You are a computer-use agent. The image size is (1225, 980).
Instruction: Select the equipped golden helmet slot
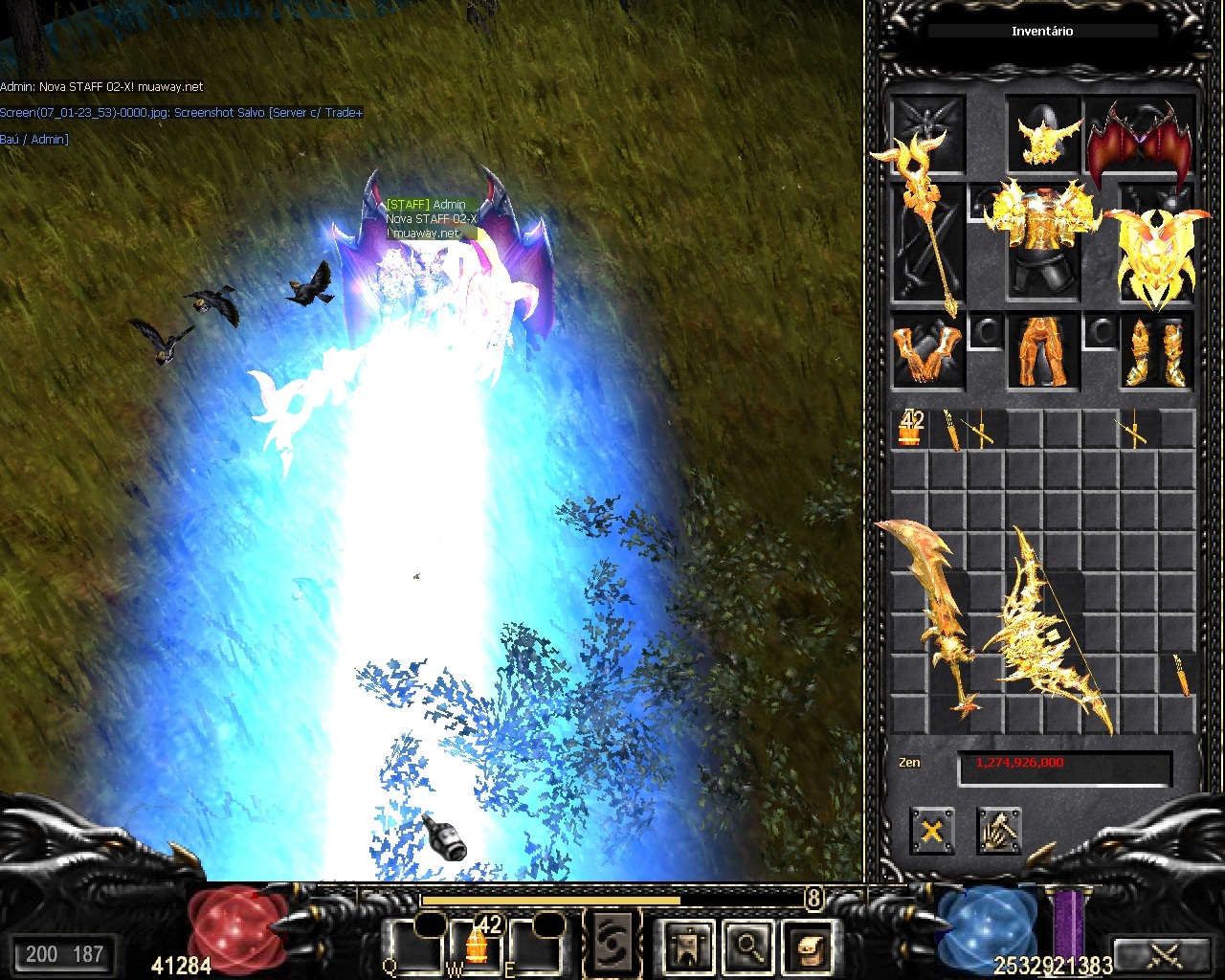pyautogui.click(x=1042, y=136)
